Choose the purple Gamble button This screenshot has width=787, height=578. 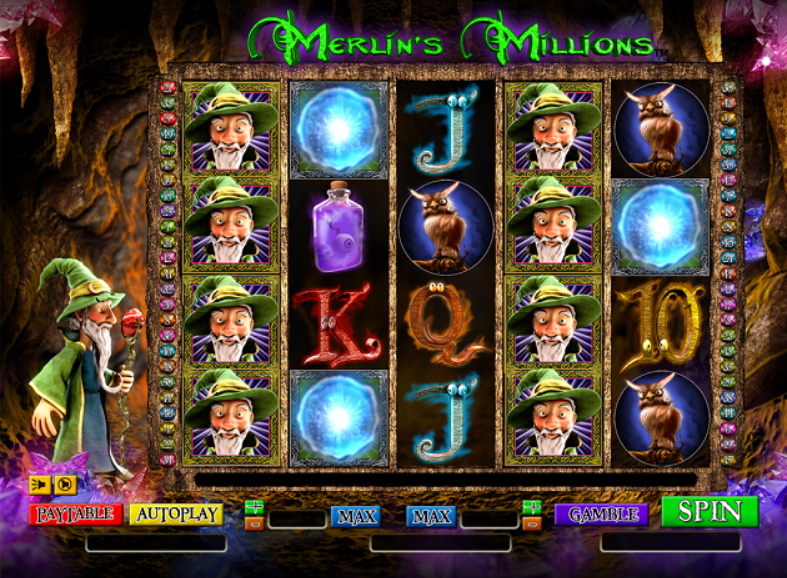[602, 515]
